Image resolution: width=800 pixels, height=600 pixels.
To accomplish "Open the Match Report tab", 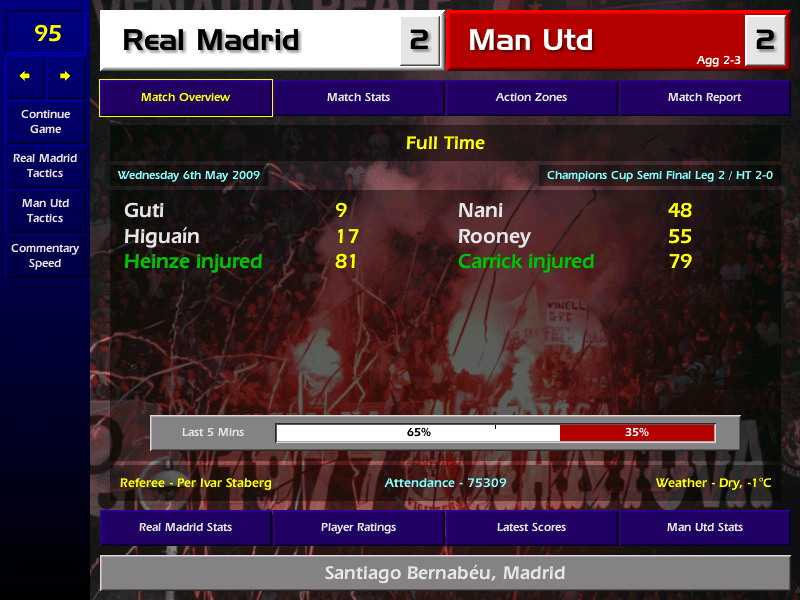I will coord(704,98).
